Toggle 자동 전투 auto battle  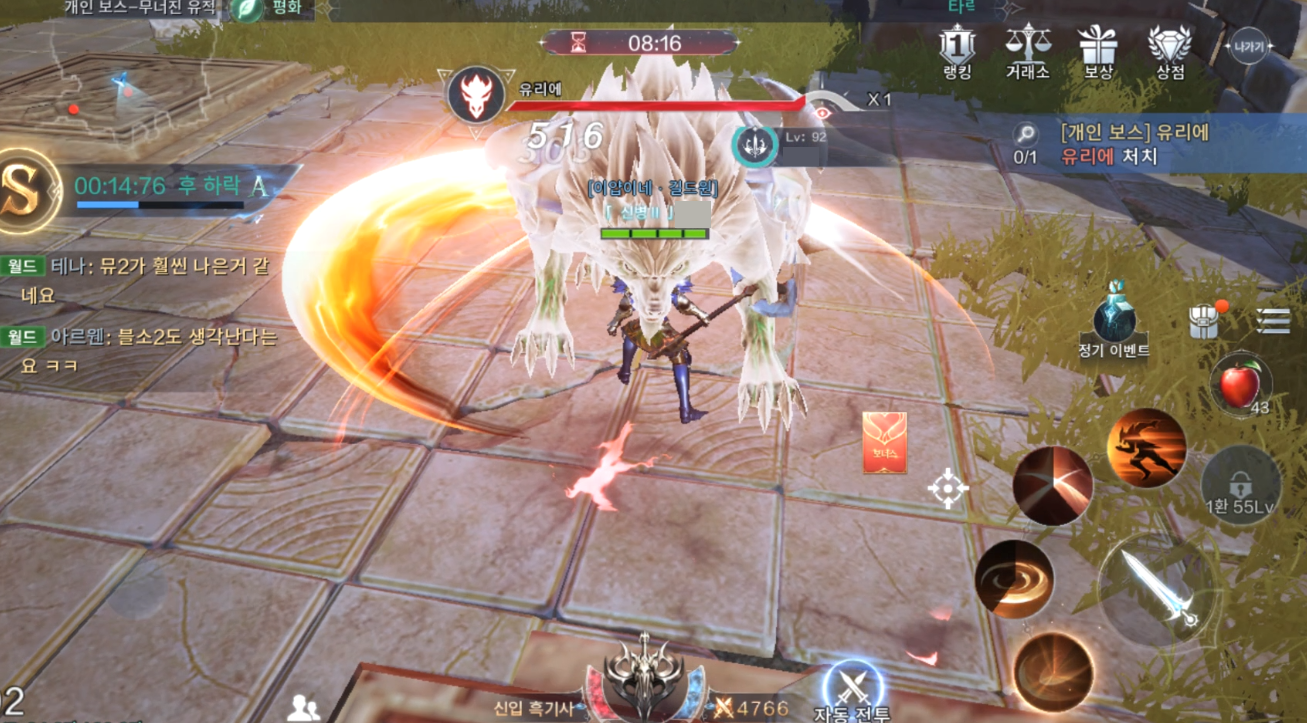(852, 690)
